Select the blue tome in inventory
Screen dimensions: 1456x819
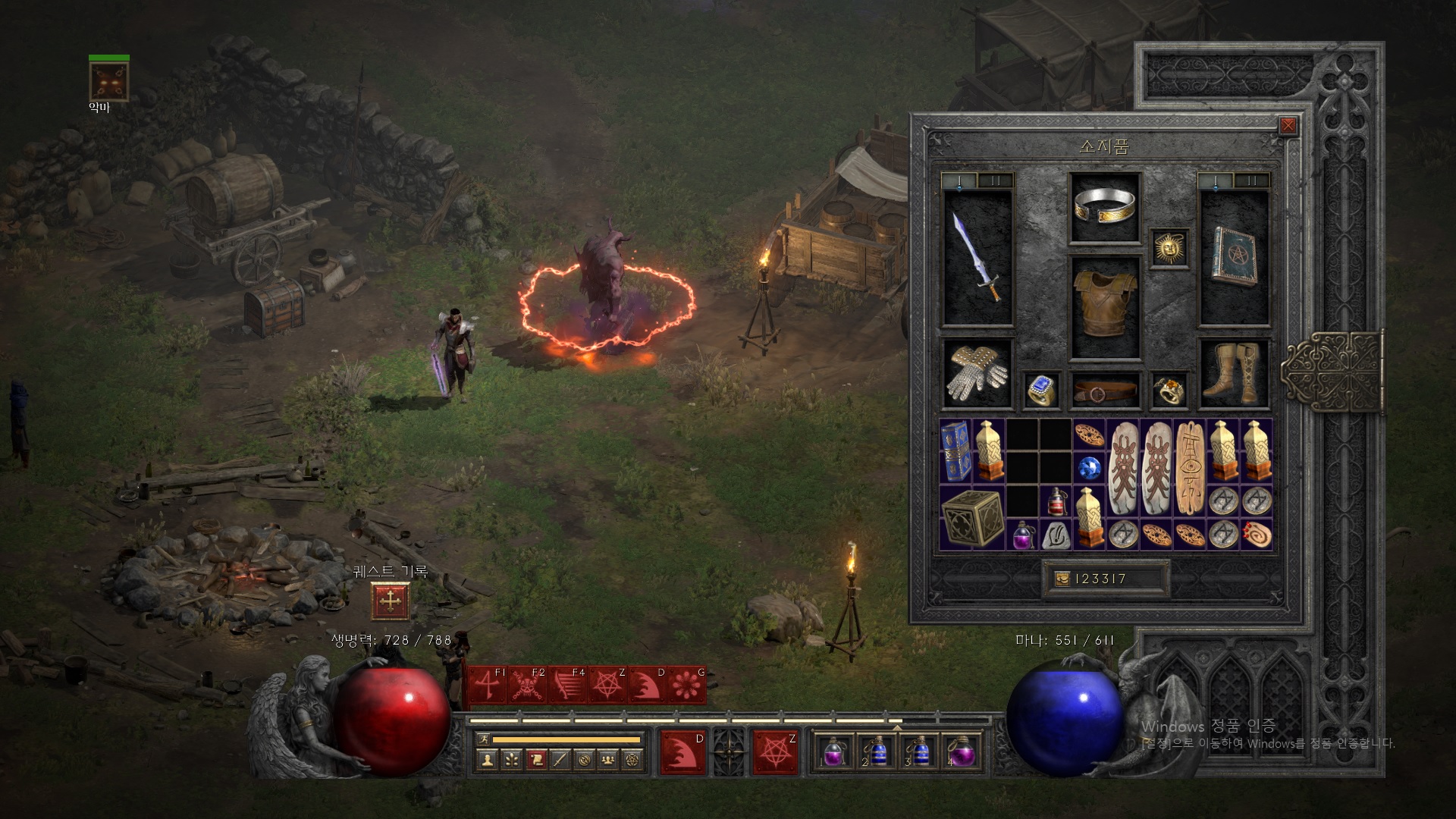[x=955, y=450]
